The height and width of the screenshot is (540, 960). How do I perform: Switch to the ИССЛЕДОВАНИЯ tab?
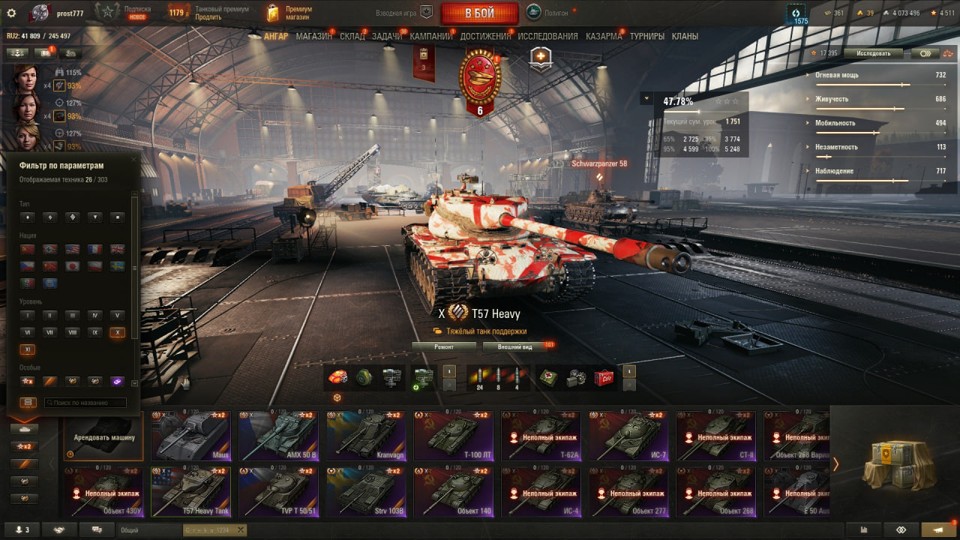pos(547,36)
